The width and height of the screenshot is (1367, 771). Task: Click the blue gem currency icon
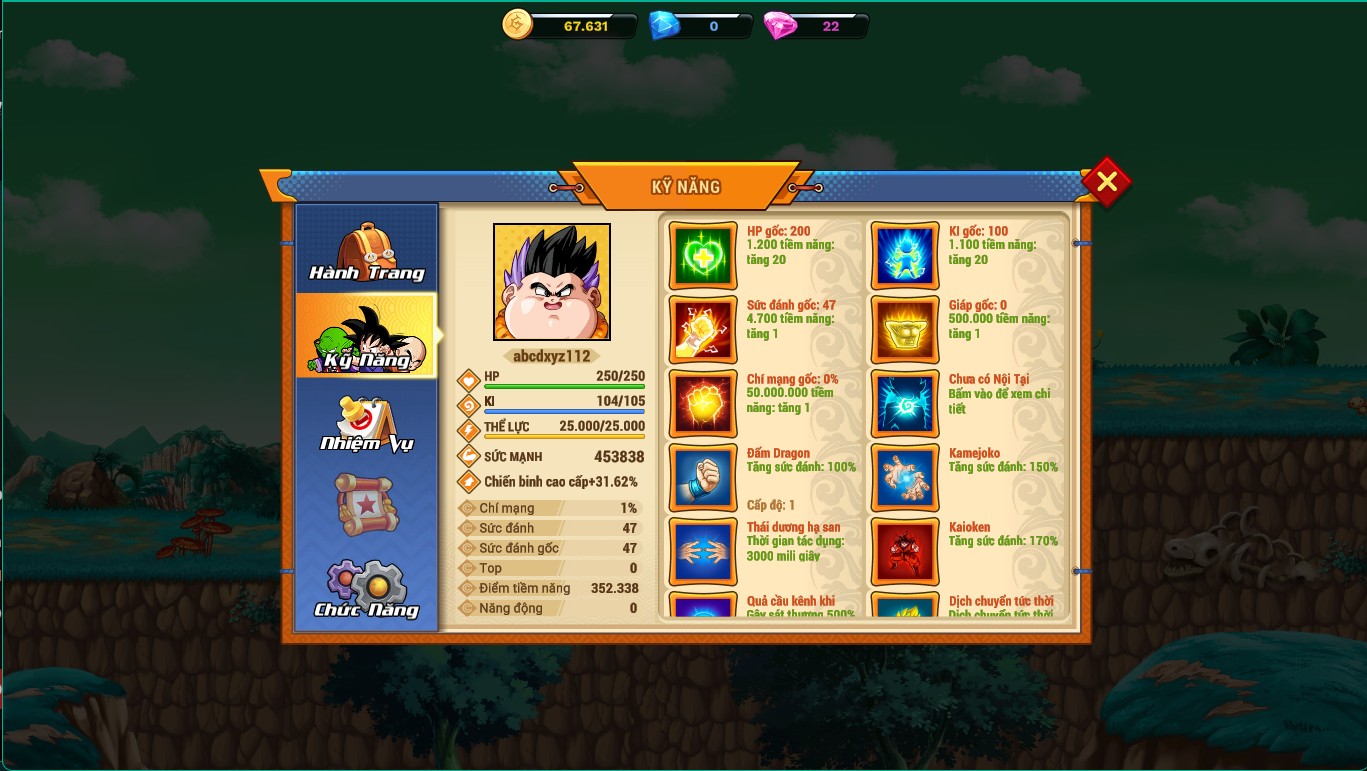click(x=664, y=26)
